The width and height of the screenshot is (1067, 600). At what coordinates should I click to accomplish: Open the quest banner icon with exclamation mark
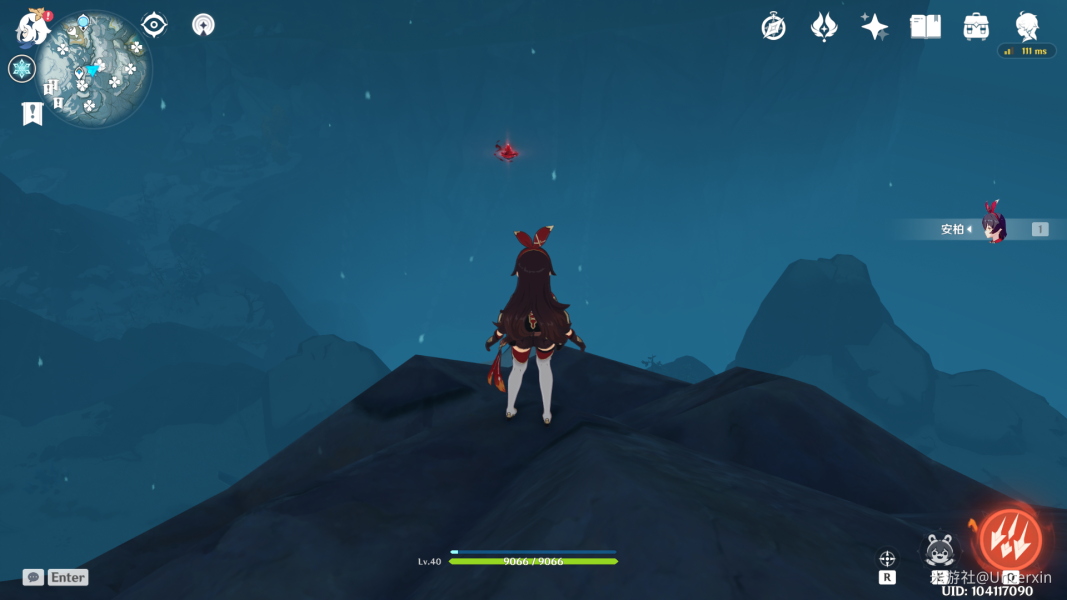click(x=32, y=113)
